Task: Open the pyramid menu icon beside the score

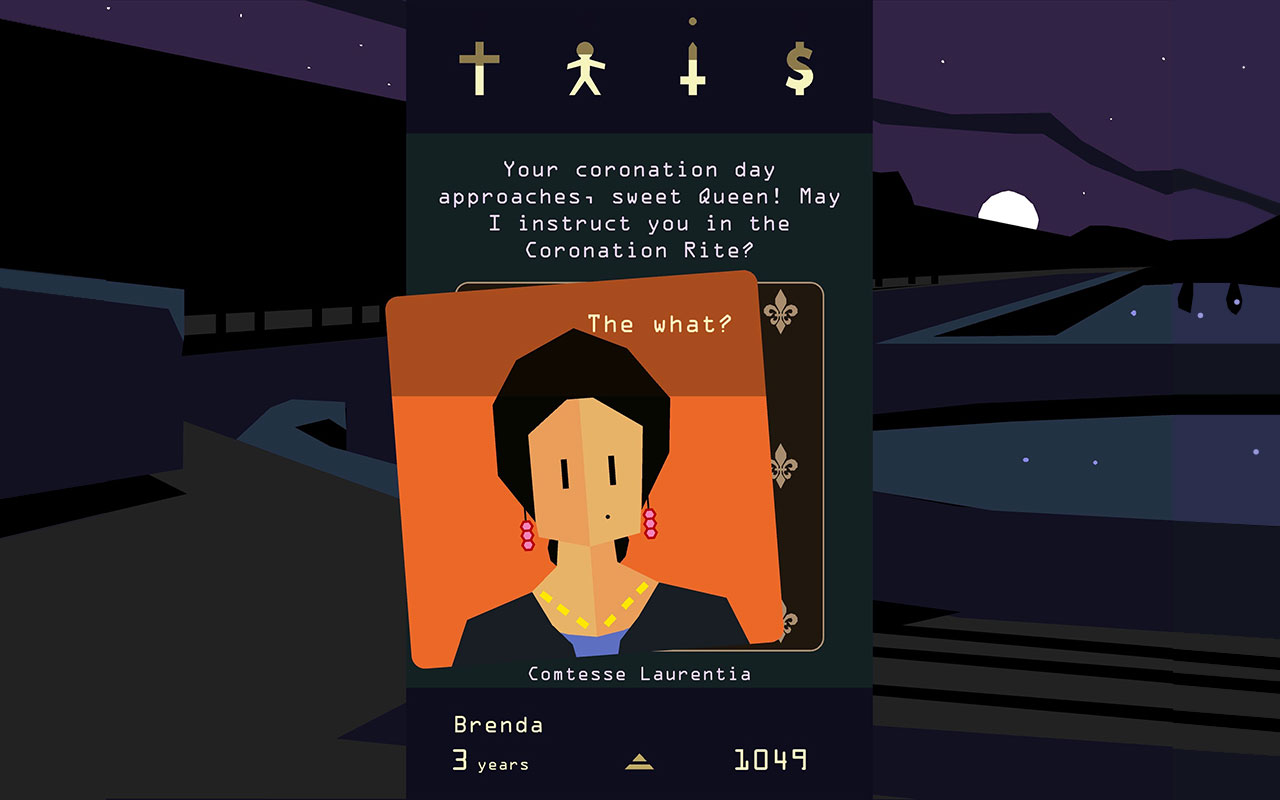Action: click(x=639, y=762)
